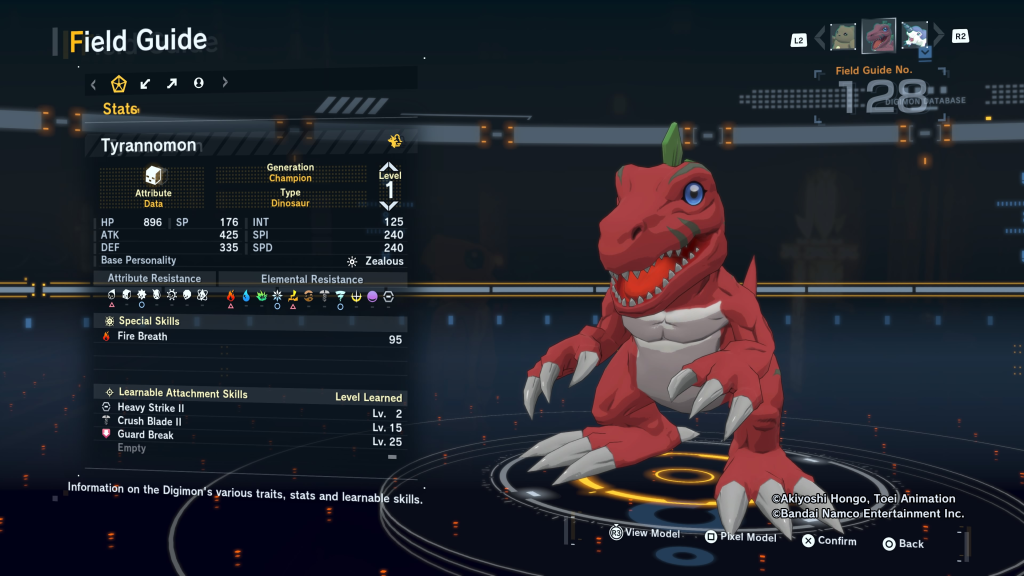The height and width of the screenshot is (576, 1024).
Task: Select the yellow Digimon portrait thumbnail
Action: (843, 37)
